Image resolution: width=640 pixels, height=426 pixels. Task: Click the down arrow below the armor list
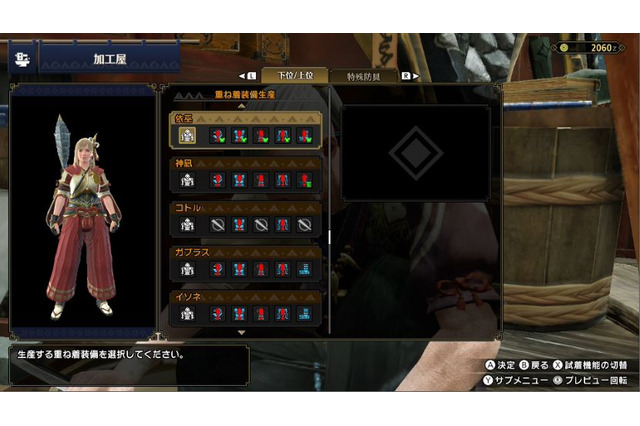pyautogui.click(x=241, y=332)
